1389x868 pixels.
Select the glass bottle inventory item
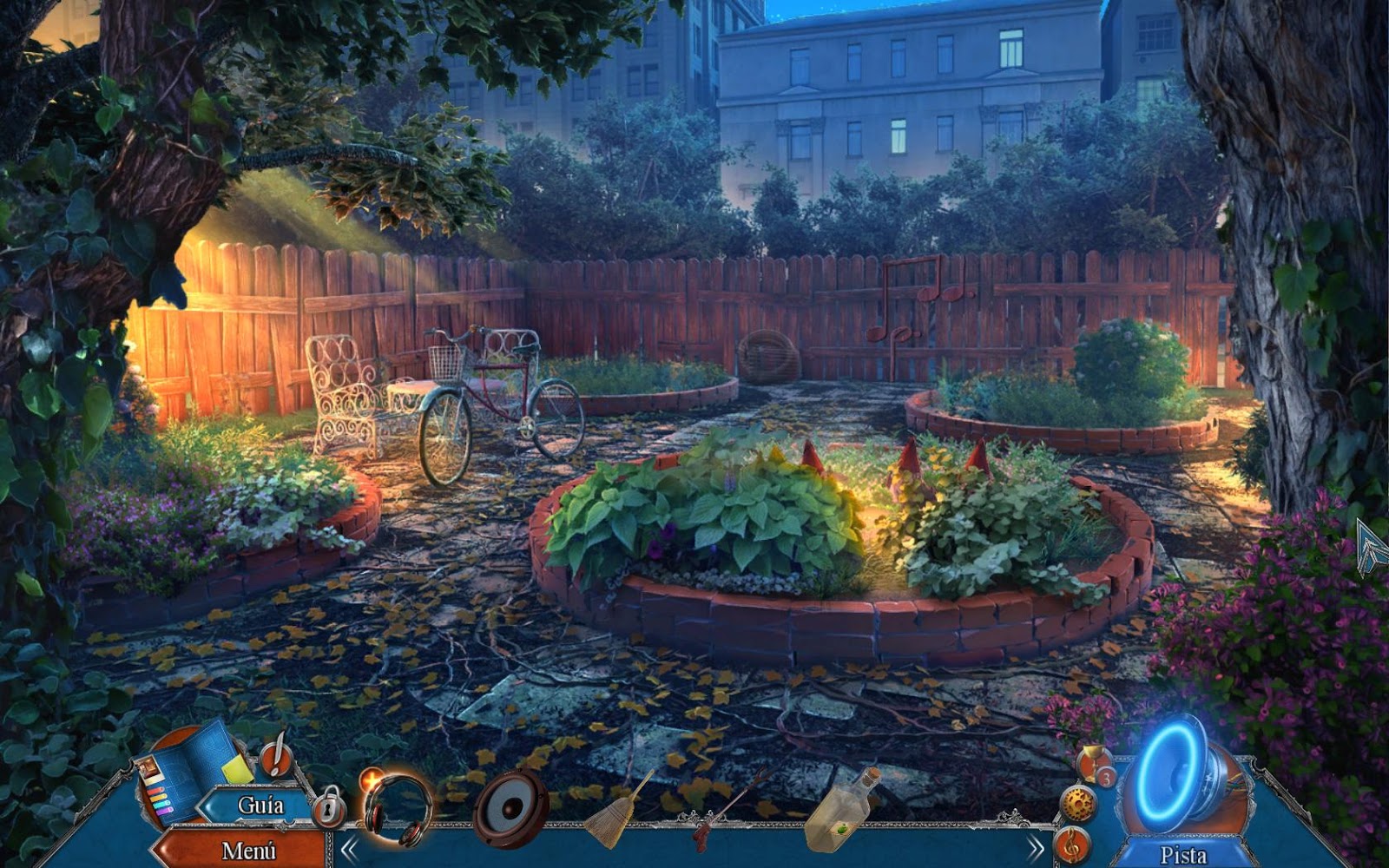click(x=840, y=807)
